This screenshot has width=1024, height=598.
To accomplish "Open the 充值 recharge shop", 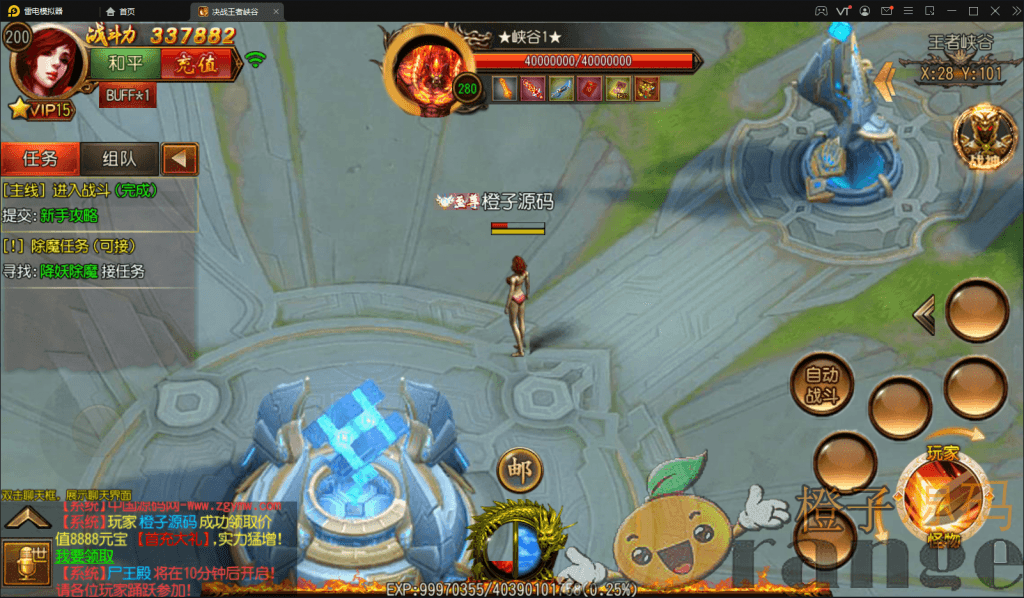I will coord(195,63).
